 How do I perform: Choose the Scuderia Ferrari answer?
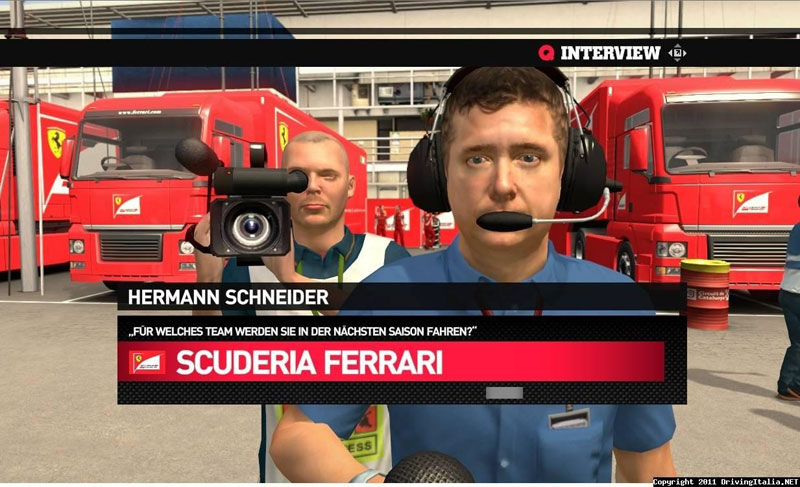[392, 362]
